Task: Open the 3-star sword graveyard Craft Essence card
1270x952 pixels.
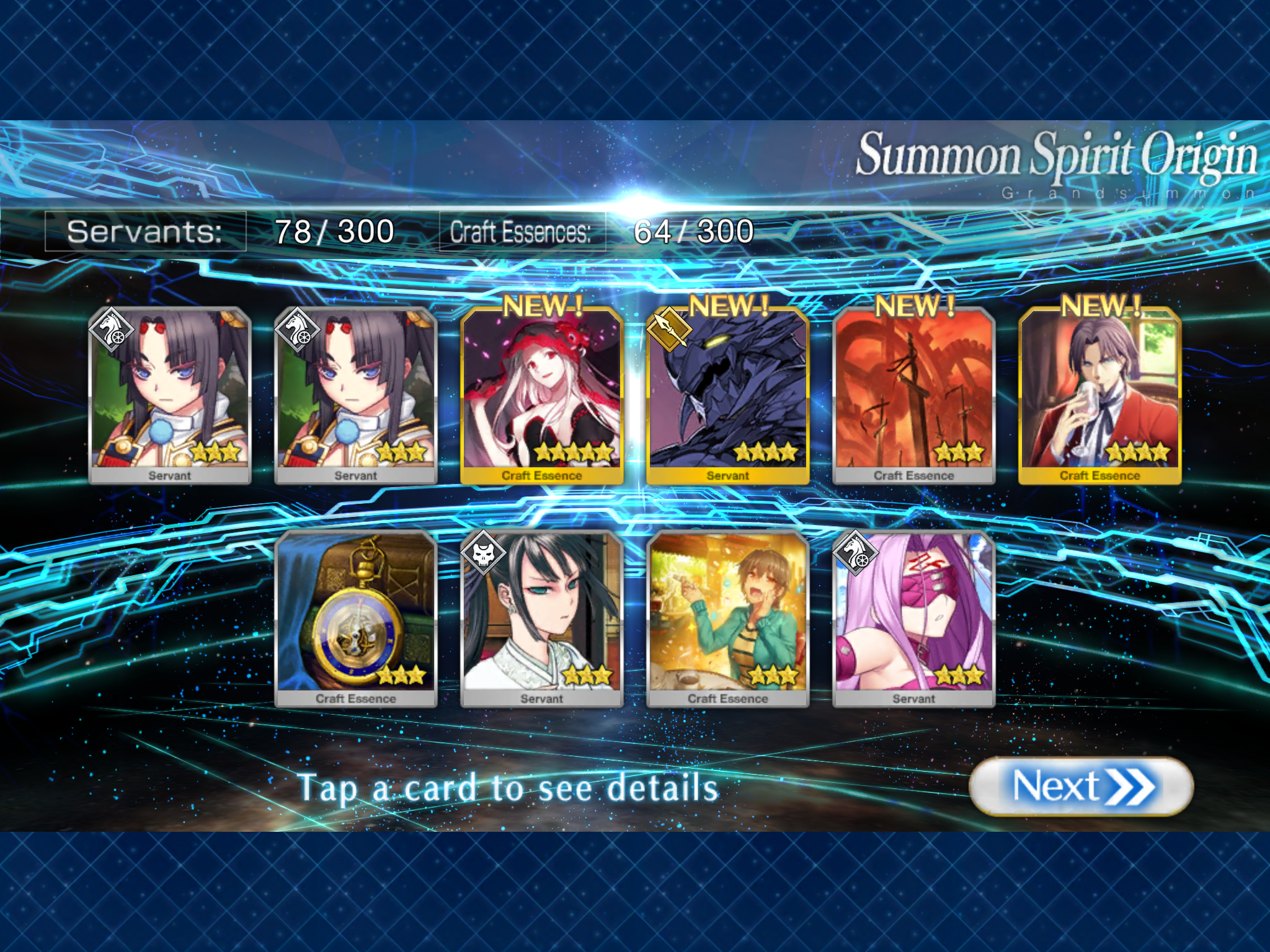Action: click(x=913, y=395)
